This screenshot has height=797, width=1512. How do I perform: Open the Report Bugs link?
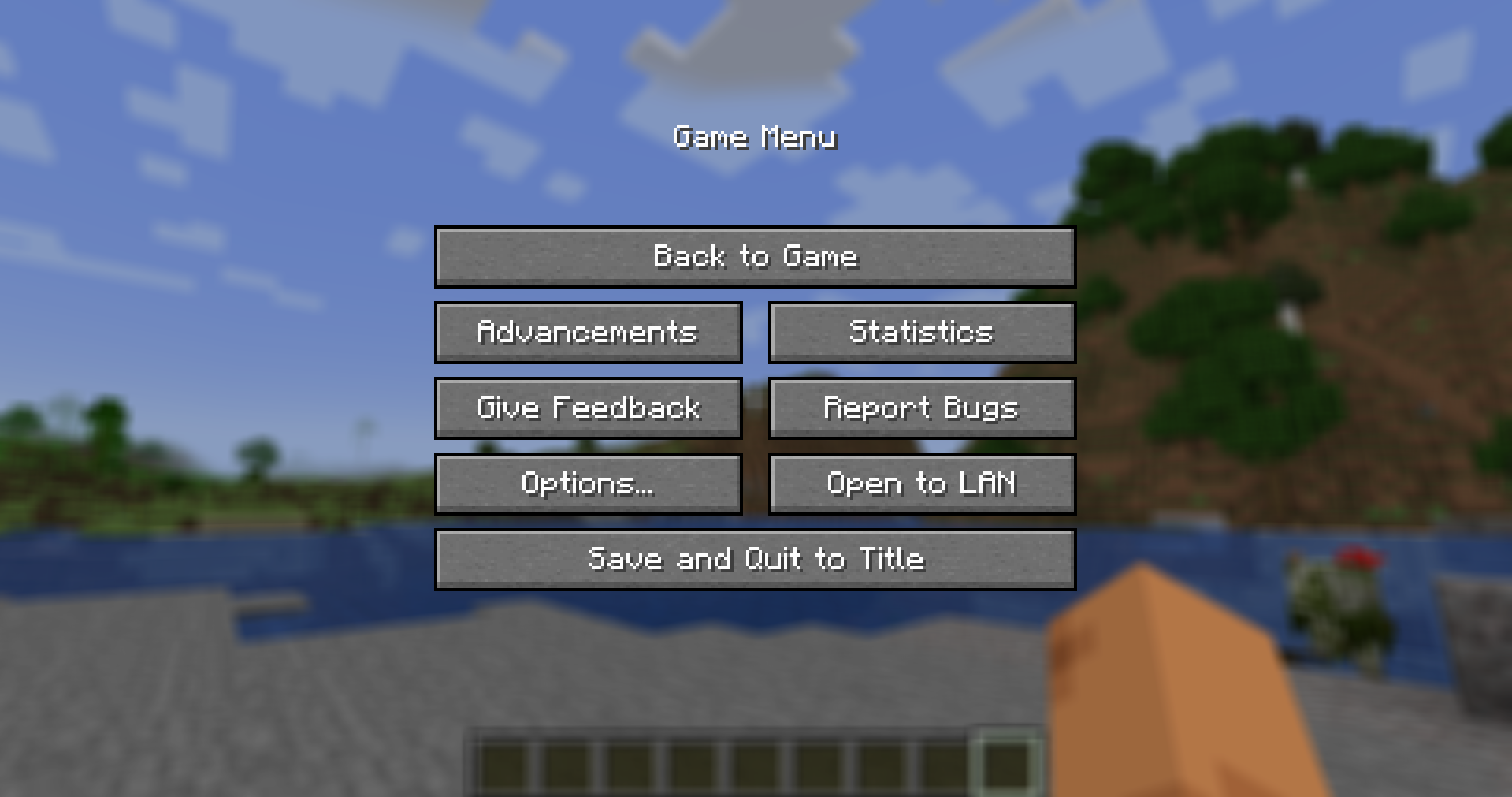click(921, 408)
